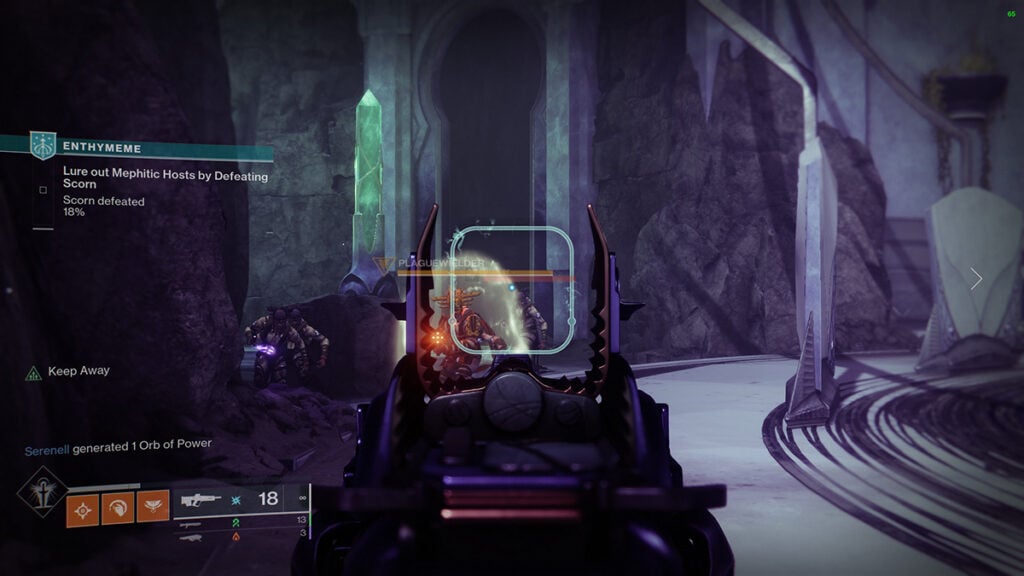Select the Enthymeme shield emblem icon

(x=43, y=146)
